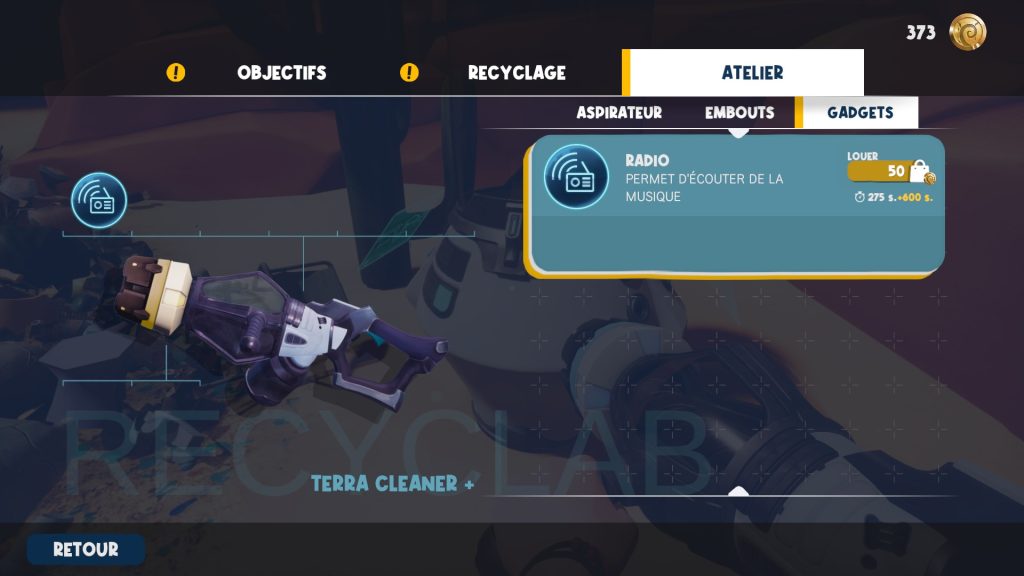Image resolution: width=1024 pixels, height=576 pixels.
Task: Select the Atelier tab
Action: (752, 73)
